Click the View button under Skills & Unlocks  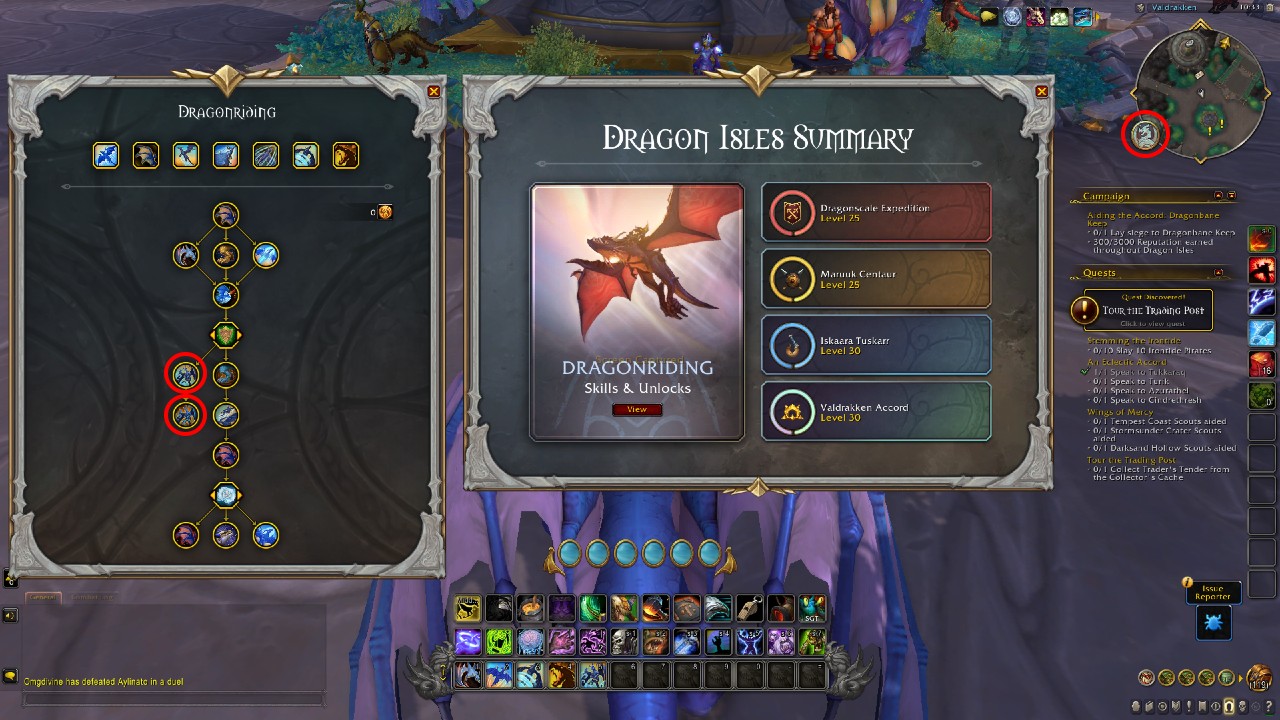637,409
